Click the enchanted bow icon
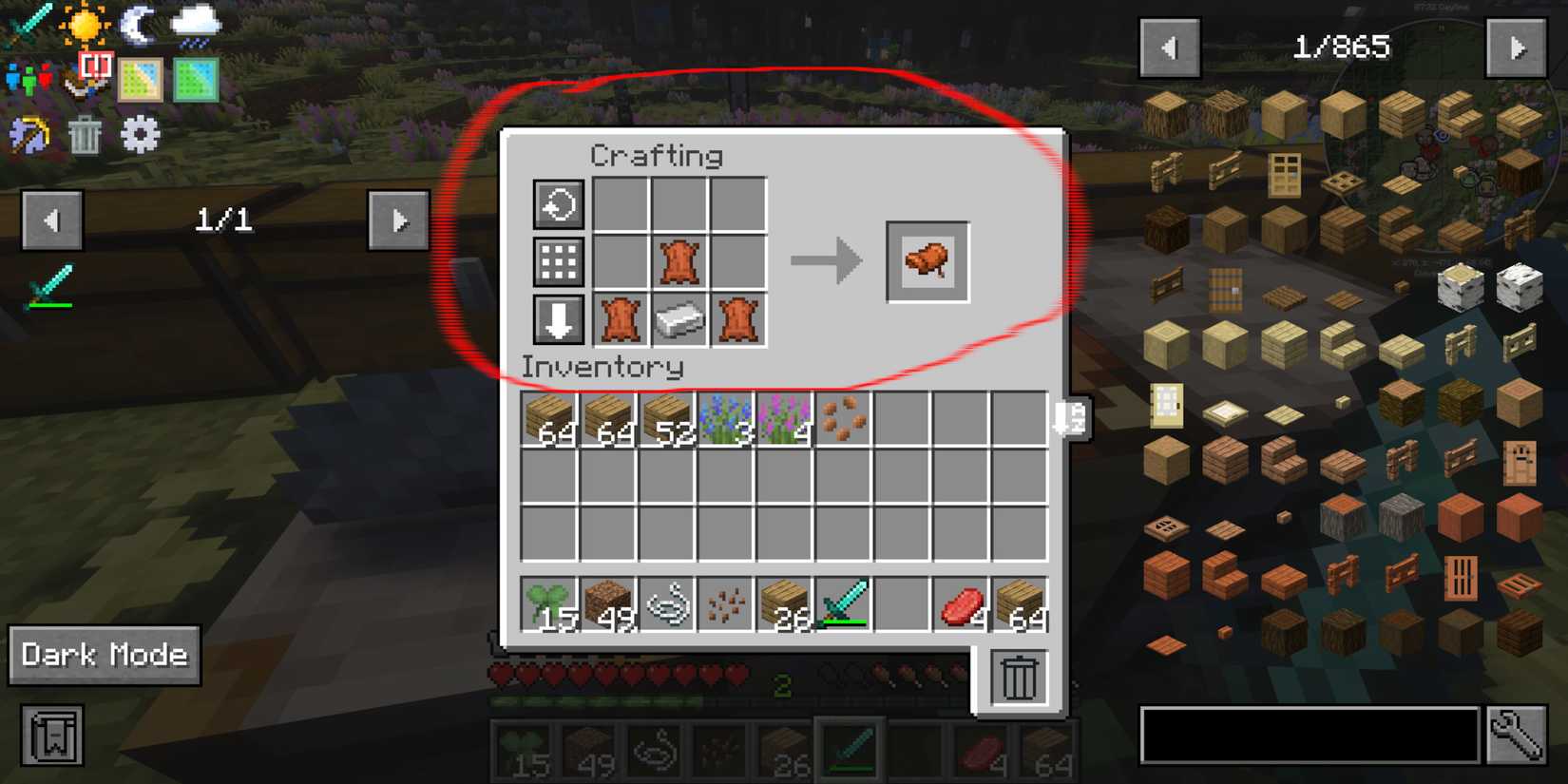Image resolution: width=1568 pixels, height=784 pixels. pyautogui.click(x=29, y=133)
